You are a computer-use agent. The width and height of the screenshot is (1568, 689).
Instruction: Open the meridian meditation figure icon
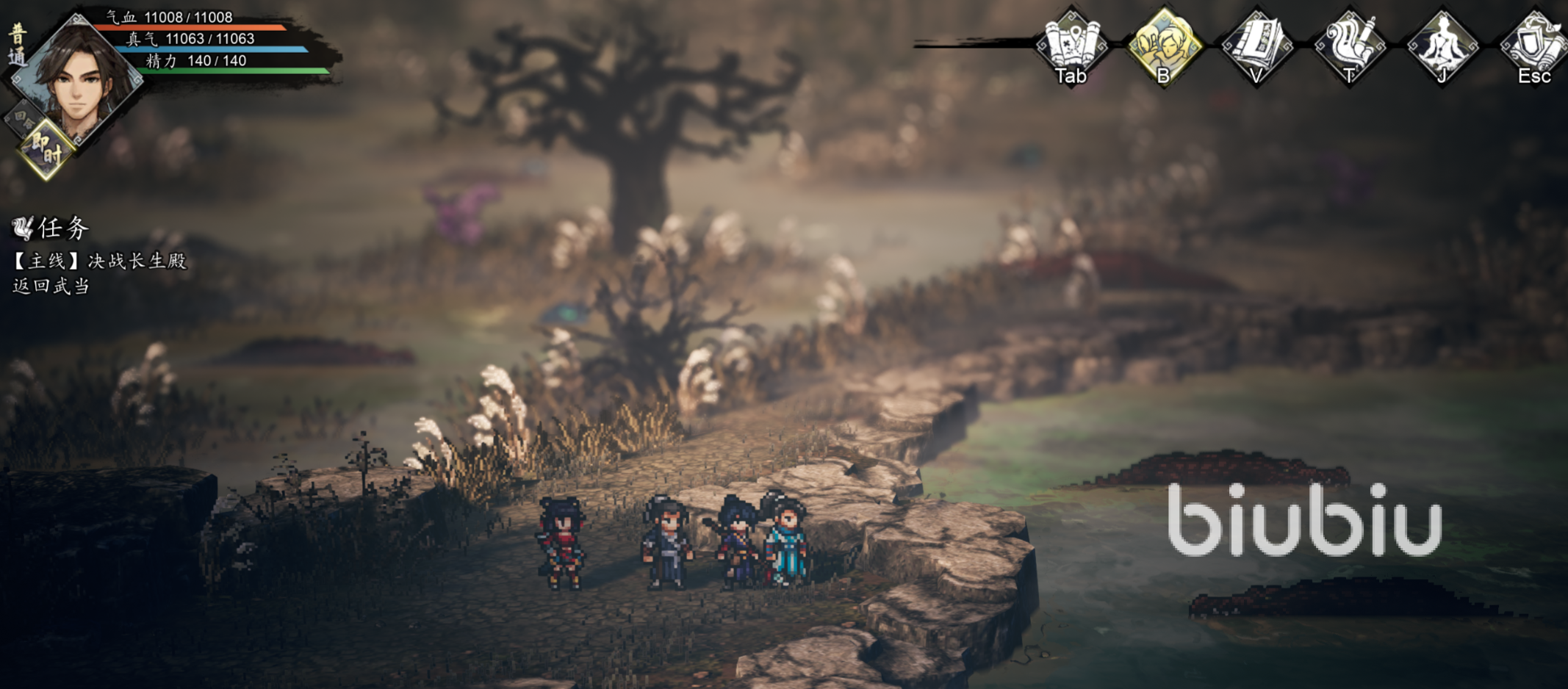pos(1442,44)
